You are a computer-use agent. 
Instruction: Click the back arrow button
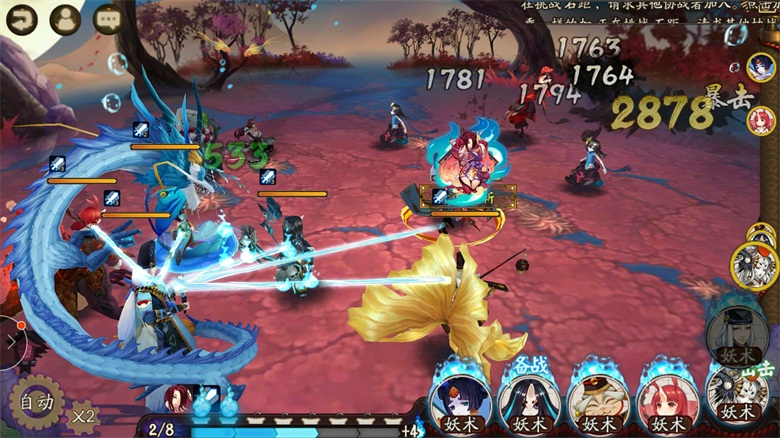click(x=21, y=18)
